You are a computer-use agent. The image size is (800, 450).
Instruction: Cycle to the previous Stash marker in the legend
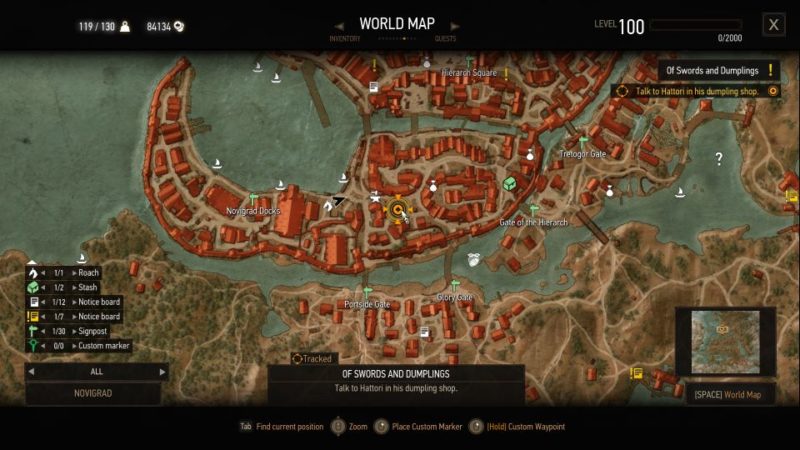pos(43,287)
